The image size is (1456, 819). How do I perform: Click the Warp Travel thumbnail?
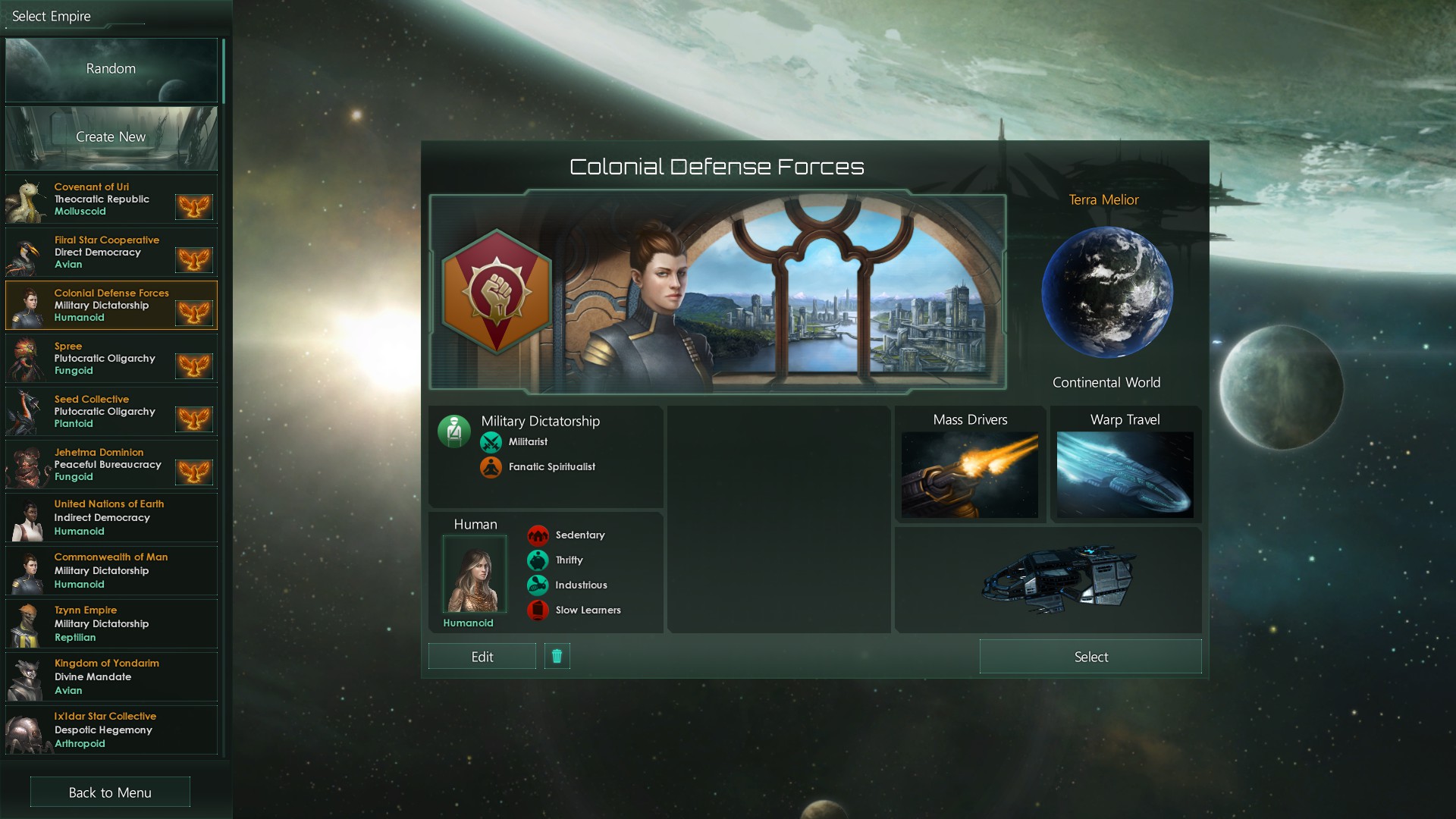(x=1124, y=474)
